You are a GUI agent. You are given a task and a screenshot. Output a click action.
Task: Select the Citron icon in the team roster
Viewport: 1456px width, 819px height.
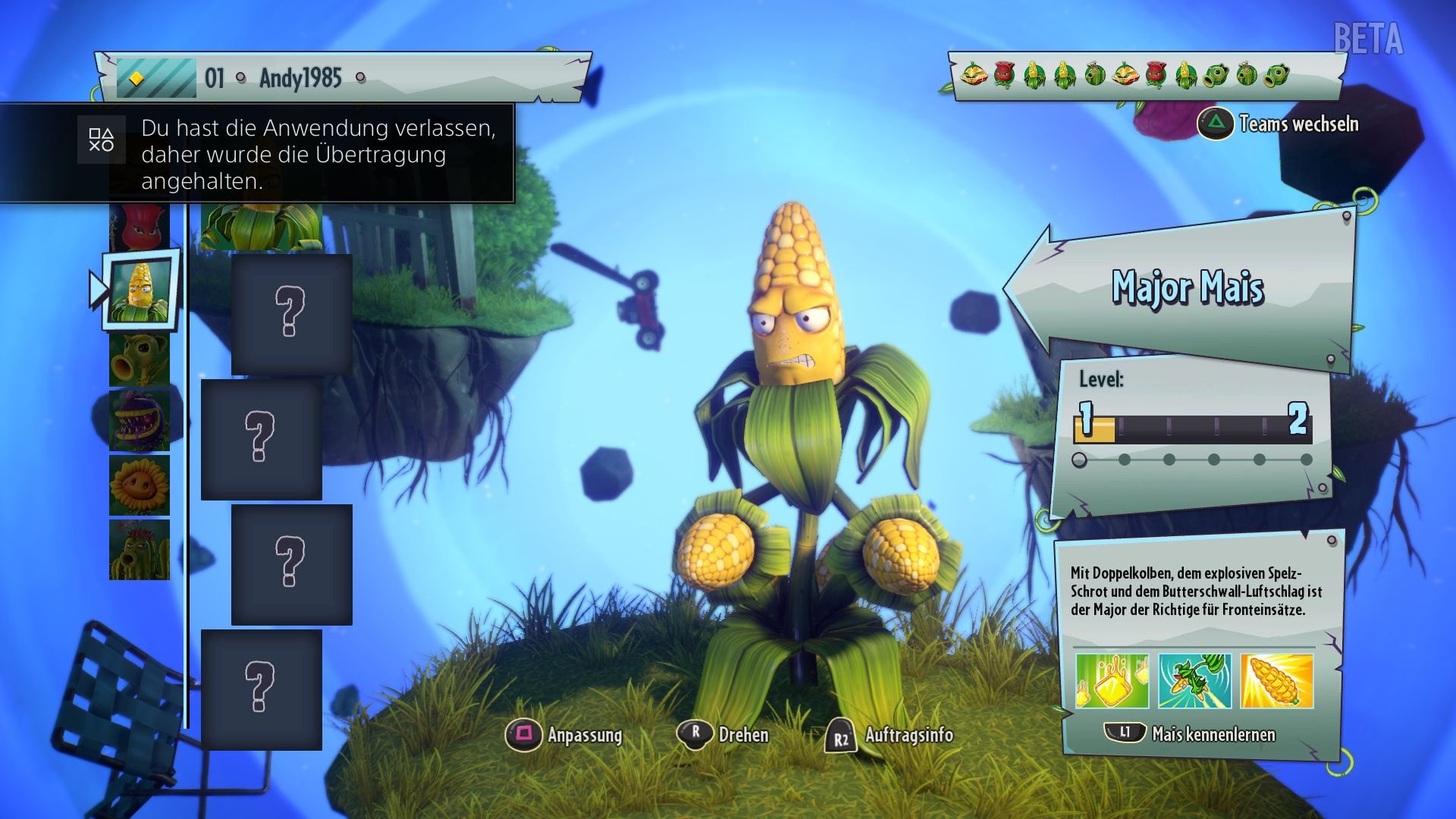974,76
